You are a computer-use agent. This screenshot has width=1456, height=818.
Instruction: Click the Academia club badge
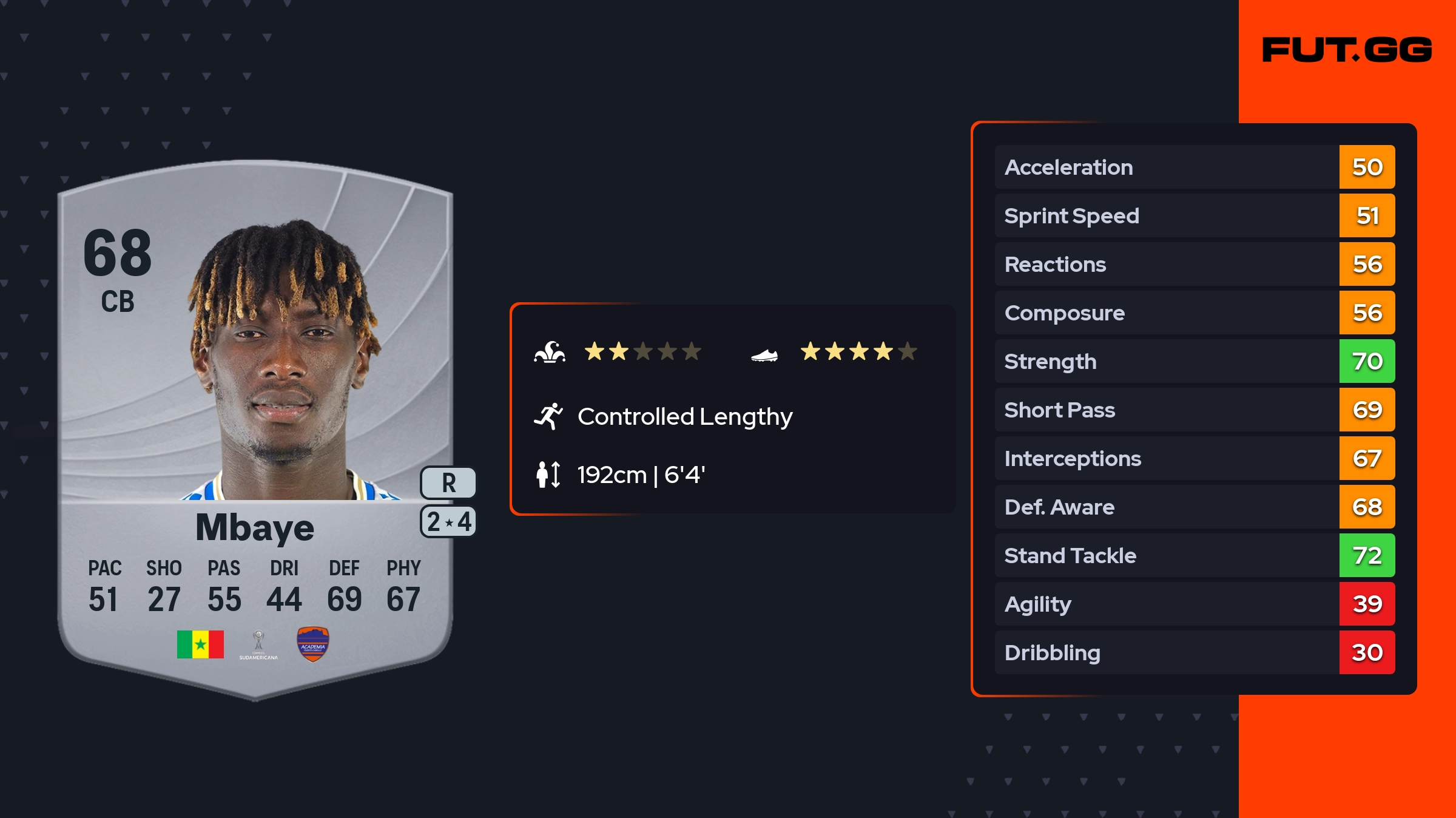(312, 644)
